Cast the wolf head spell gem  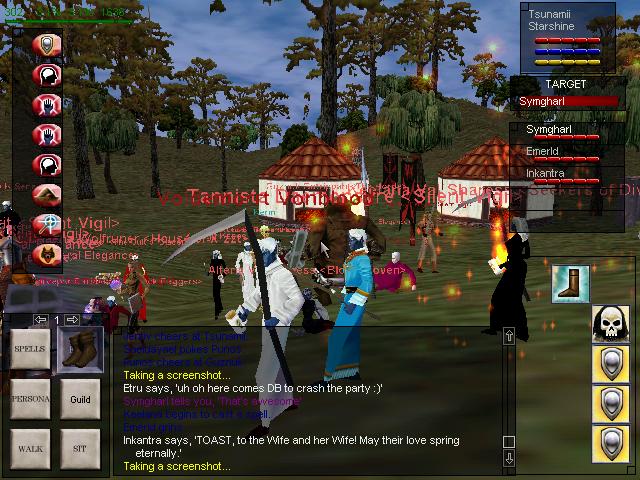coord(47,254)
